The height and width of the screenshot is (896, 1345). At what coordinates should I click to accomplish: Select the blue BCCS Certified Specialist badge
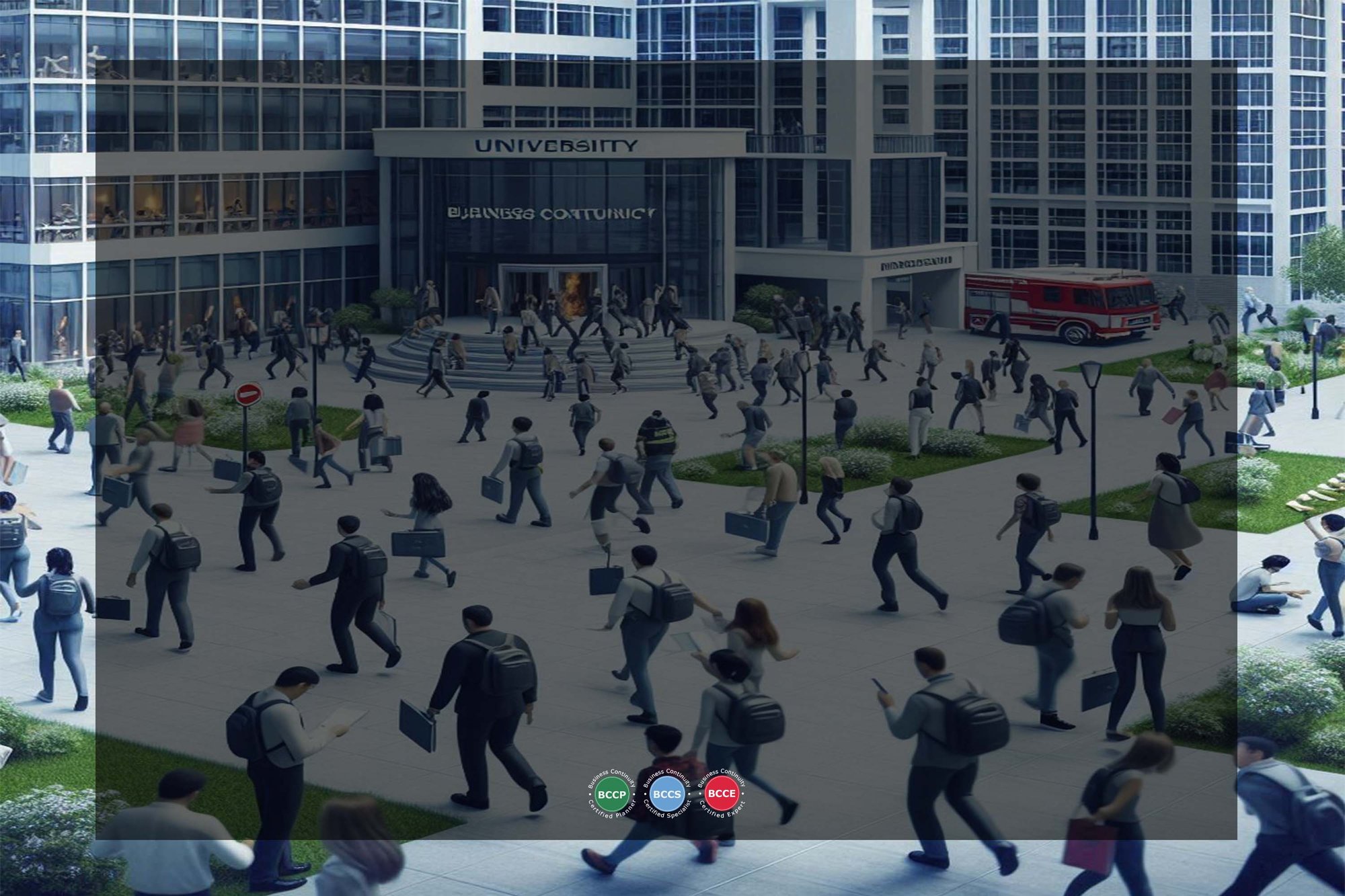pos(666,795)
